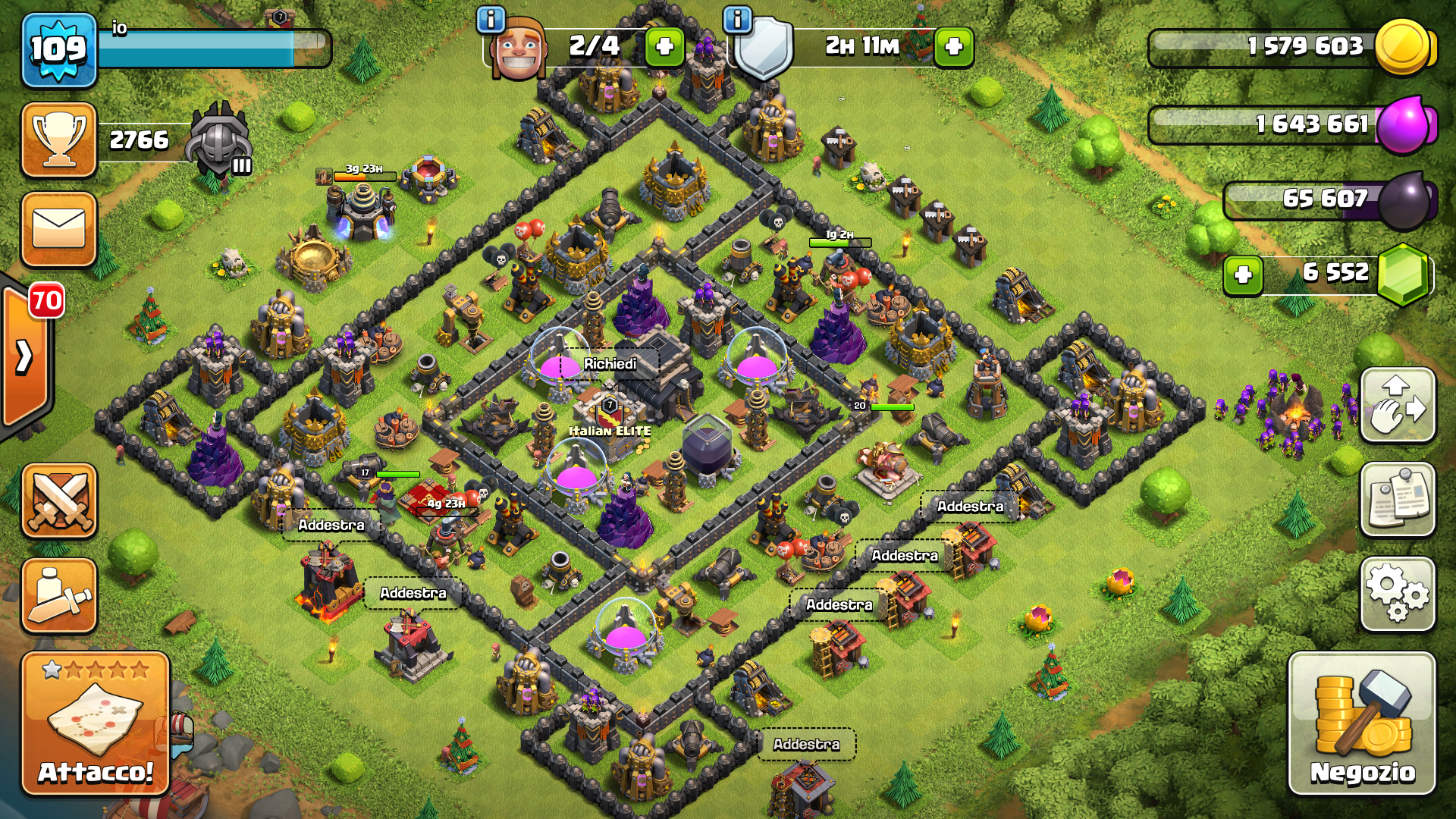Open the level 109 player profile
The width and height of the screenshot is (1456, 819).
pyautogui.click(x=59, y=50)
